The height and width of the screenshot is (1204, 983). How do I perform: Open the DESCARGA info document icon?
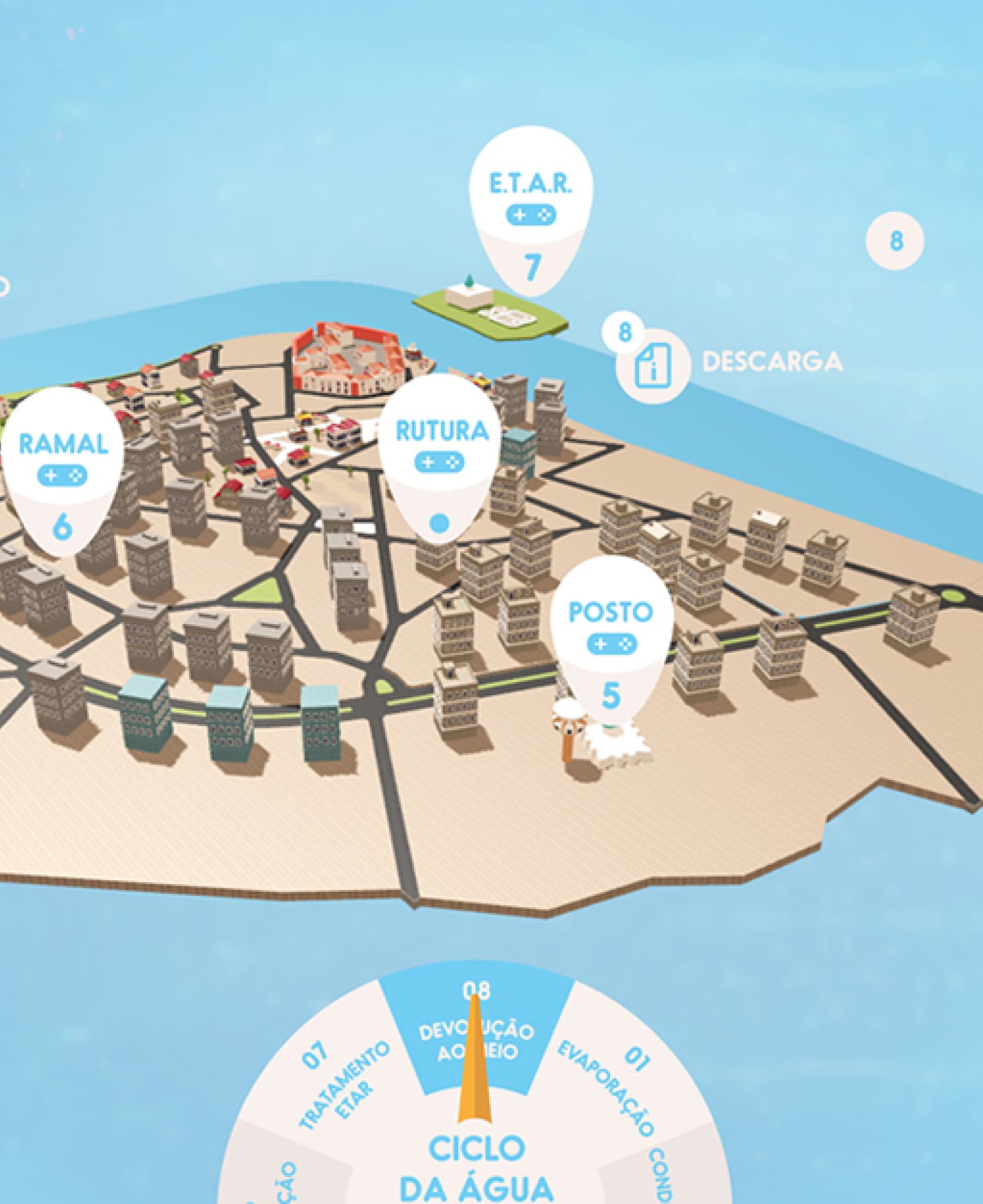[x=652, y=367]
